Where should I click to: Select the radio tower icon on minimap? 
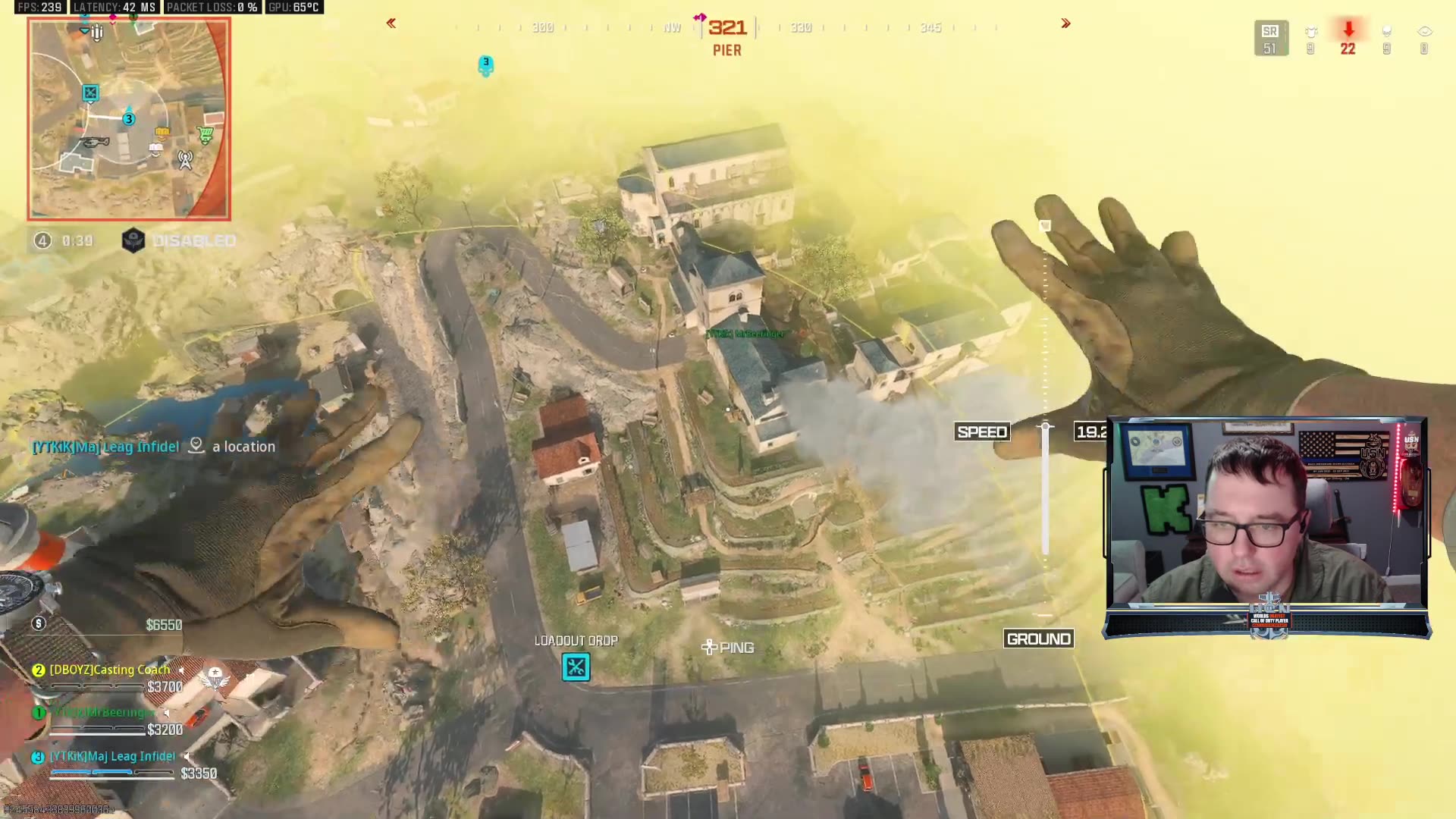(184, 162)
